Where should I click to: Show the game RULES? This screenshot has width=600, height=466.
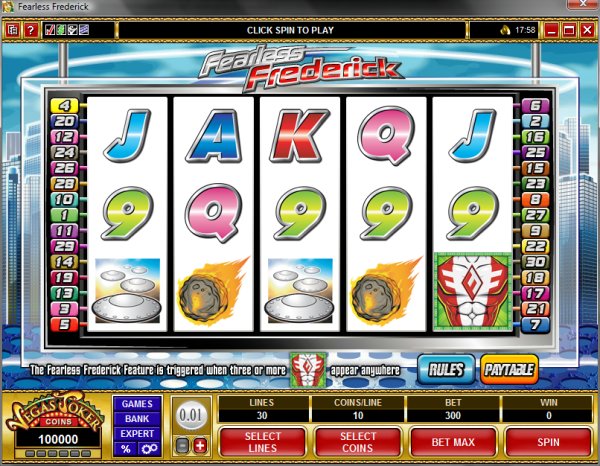pos(446,369)
